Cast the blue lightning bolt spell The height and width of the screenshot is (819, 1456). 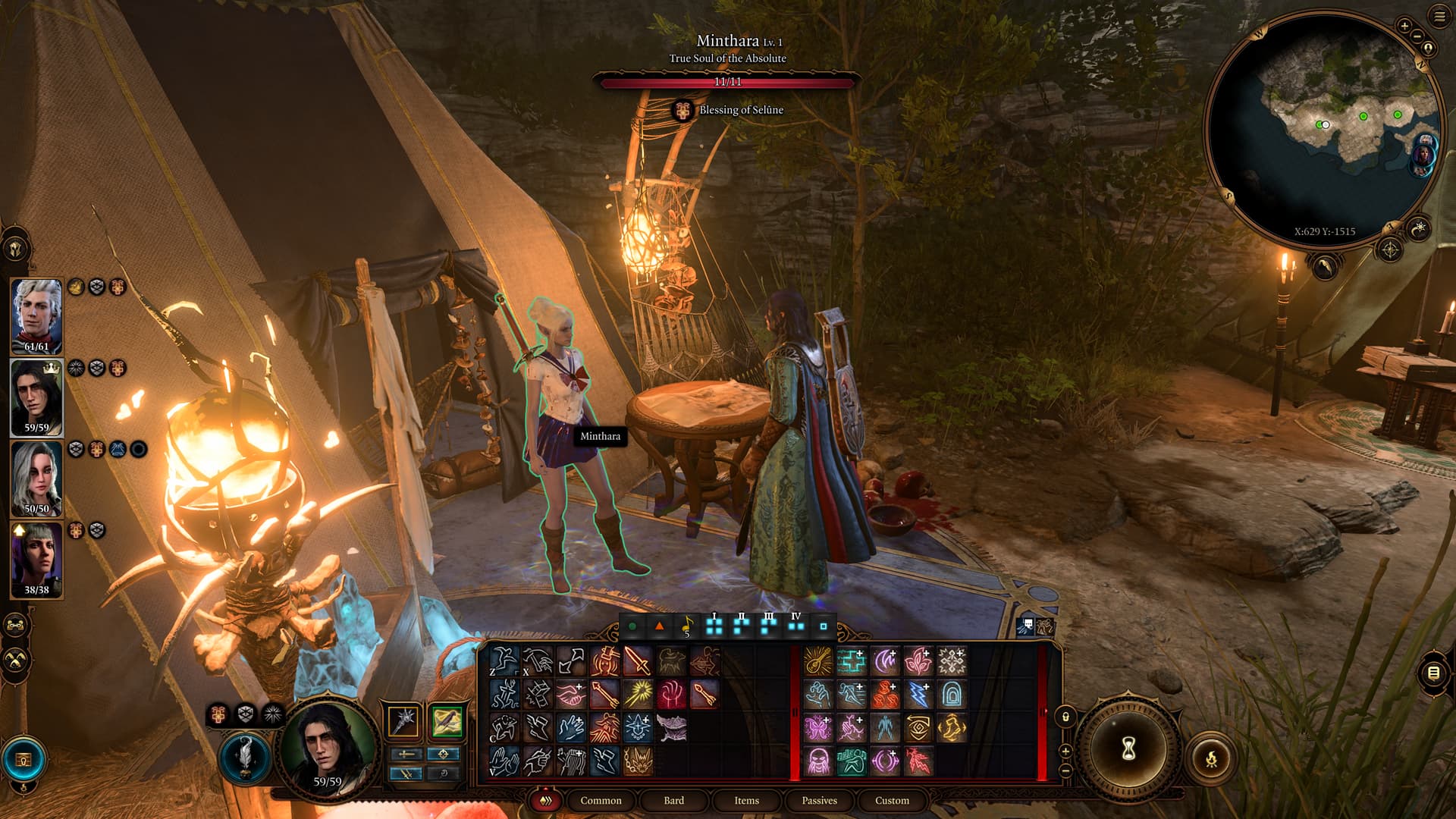[918, 694]
